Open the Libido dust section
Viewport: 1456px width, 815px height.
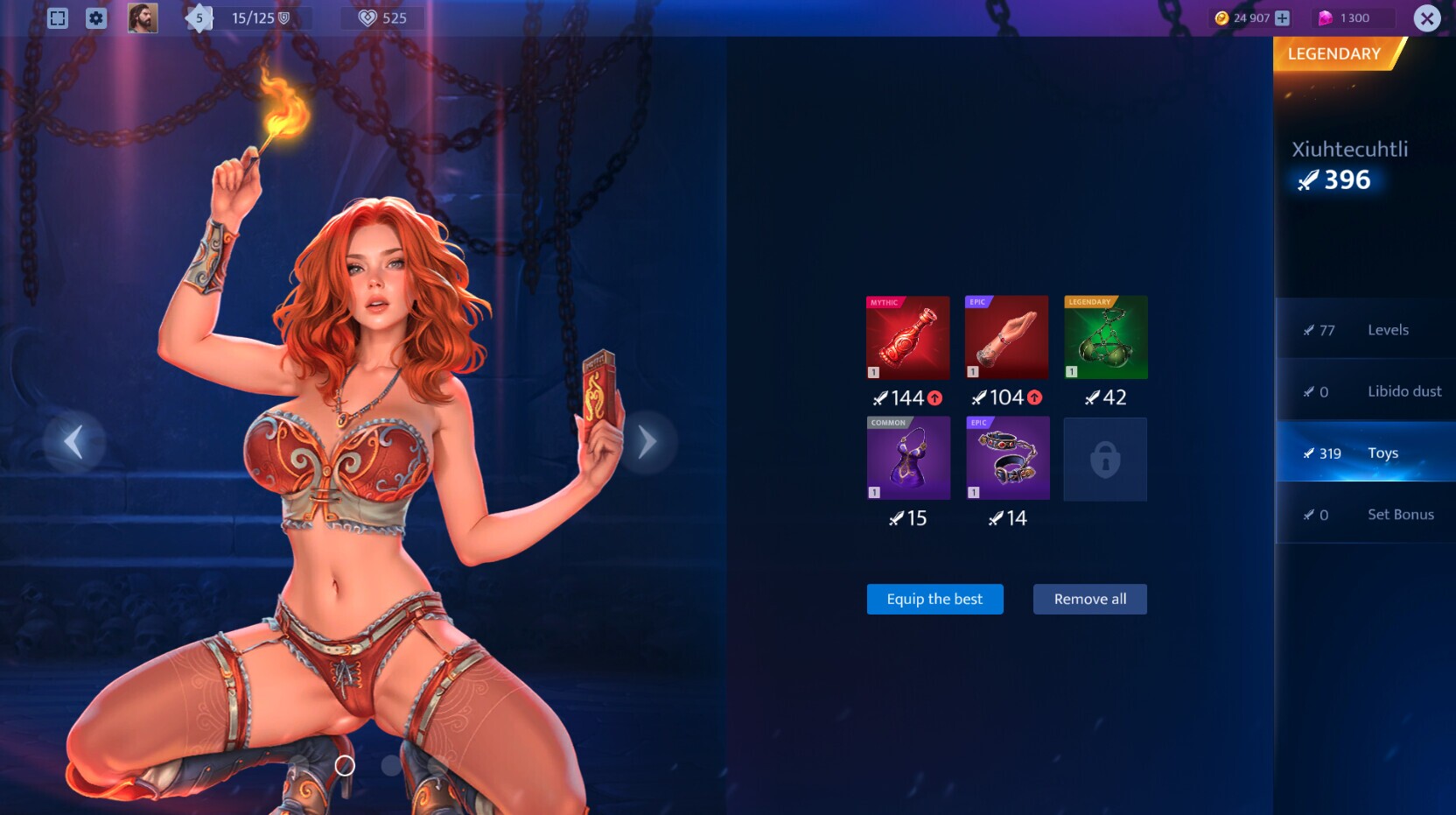[x=1365, y=391]
